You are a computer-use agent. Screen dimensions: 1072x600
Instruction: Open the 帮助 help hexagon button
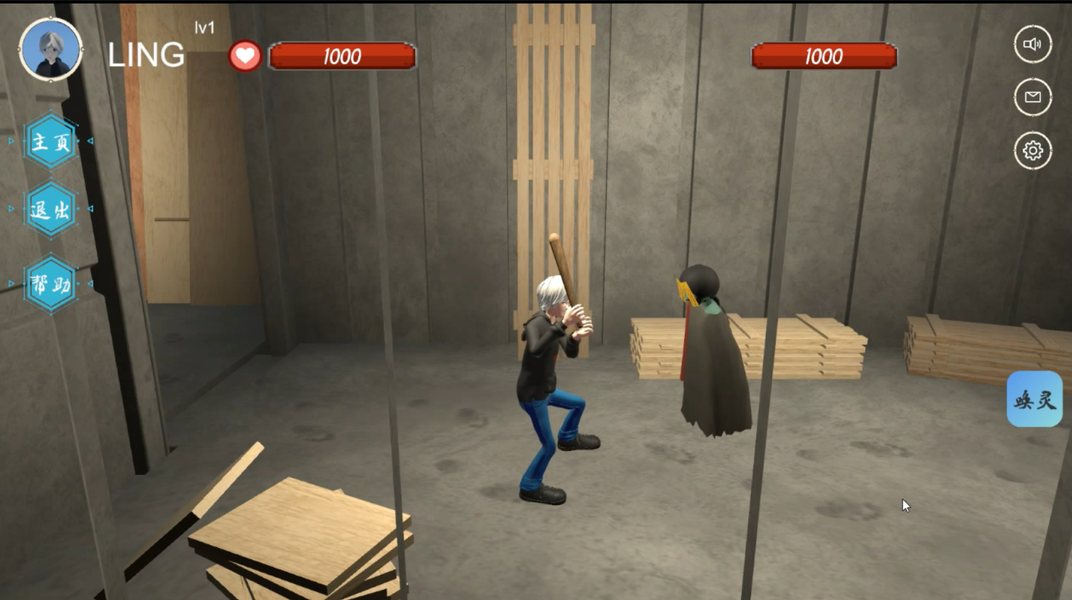click(51, 285)
